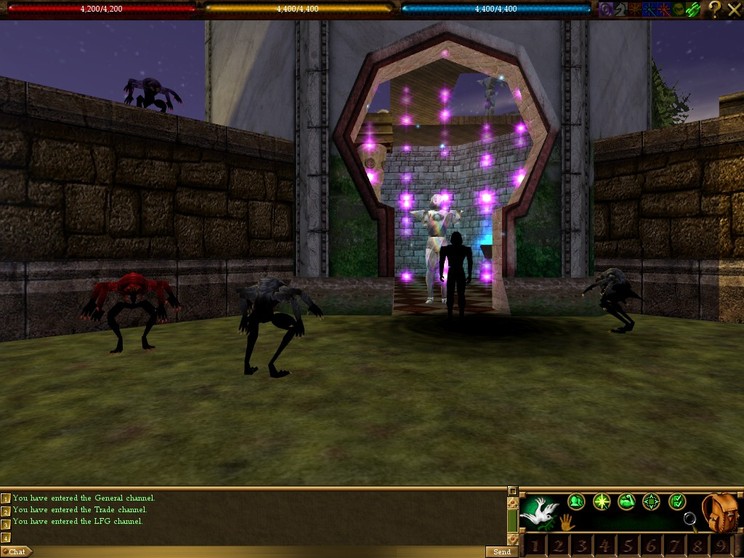
Task: Open the leather backpack inventory
Action: [x=719, y=511]
